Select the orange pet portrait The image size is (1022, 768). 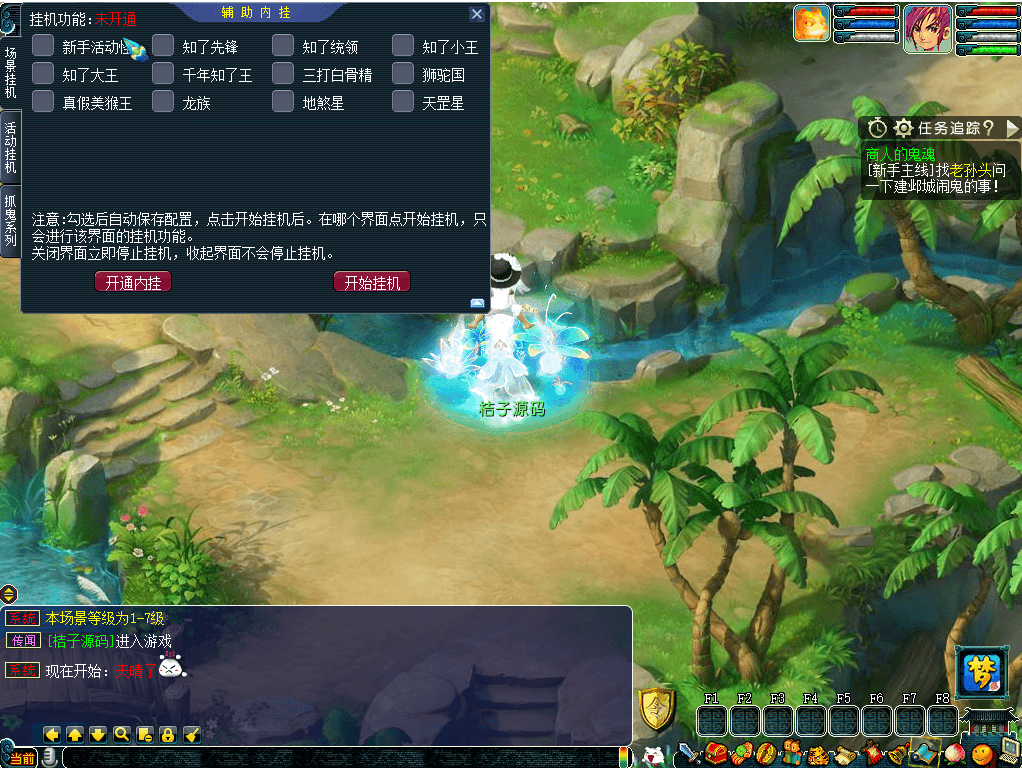(812, 23)
